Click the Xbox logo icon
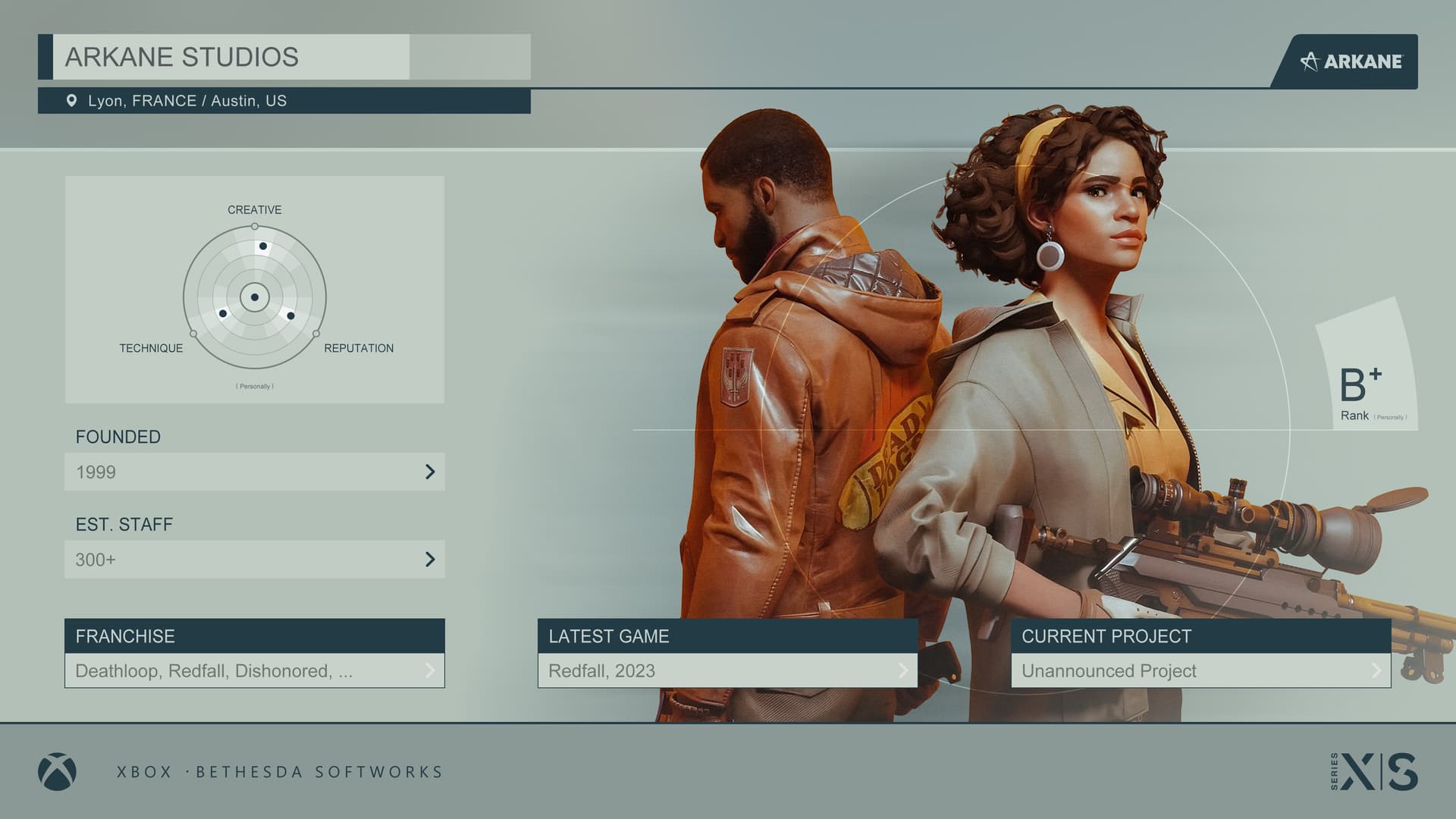Image resolution: width=1456 pixels, height=819 pixels. pos(57,772)
